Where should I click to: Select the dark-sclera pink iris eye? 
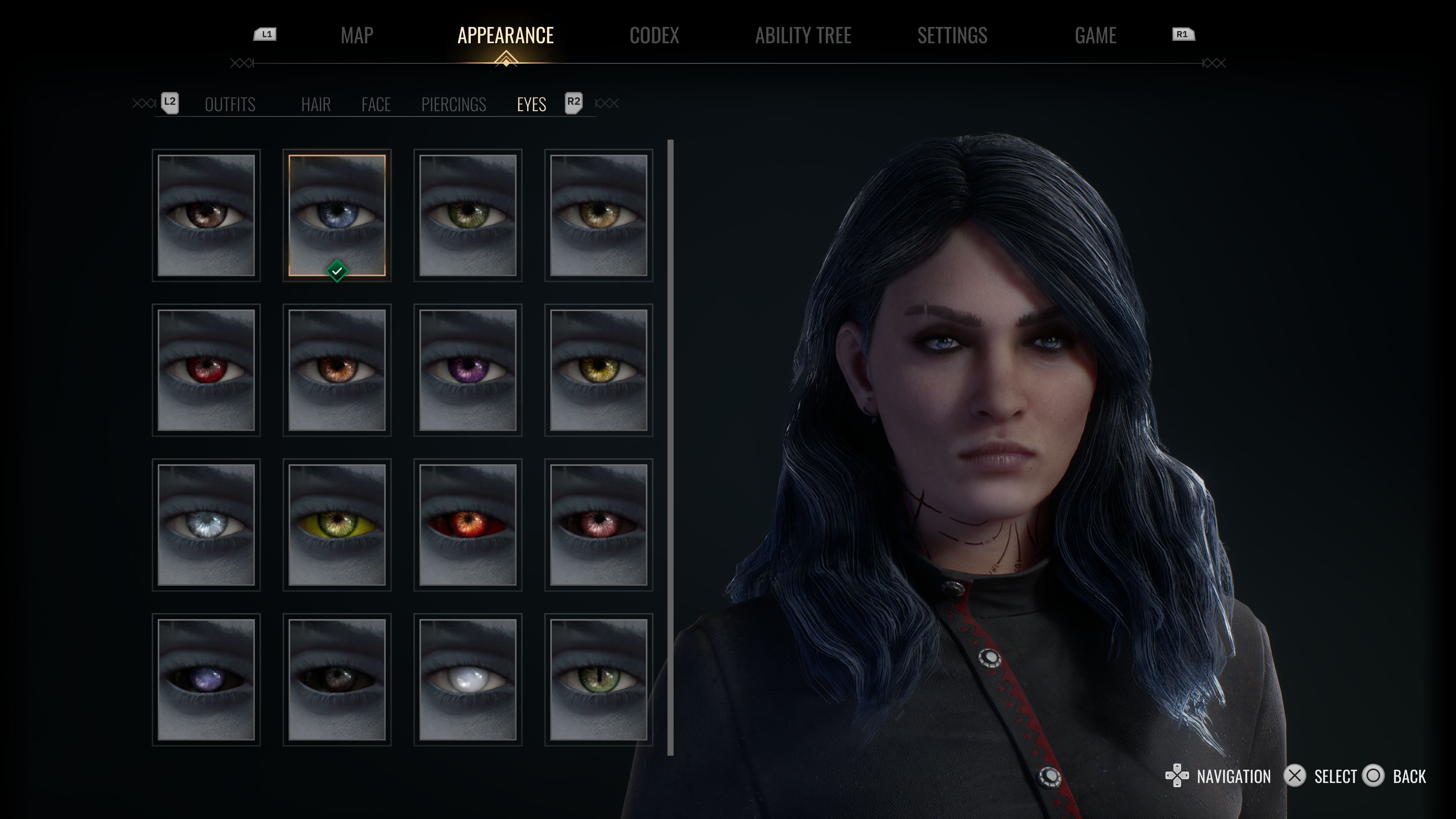tap(598, 525)
